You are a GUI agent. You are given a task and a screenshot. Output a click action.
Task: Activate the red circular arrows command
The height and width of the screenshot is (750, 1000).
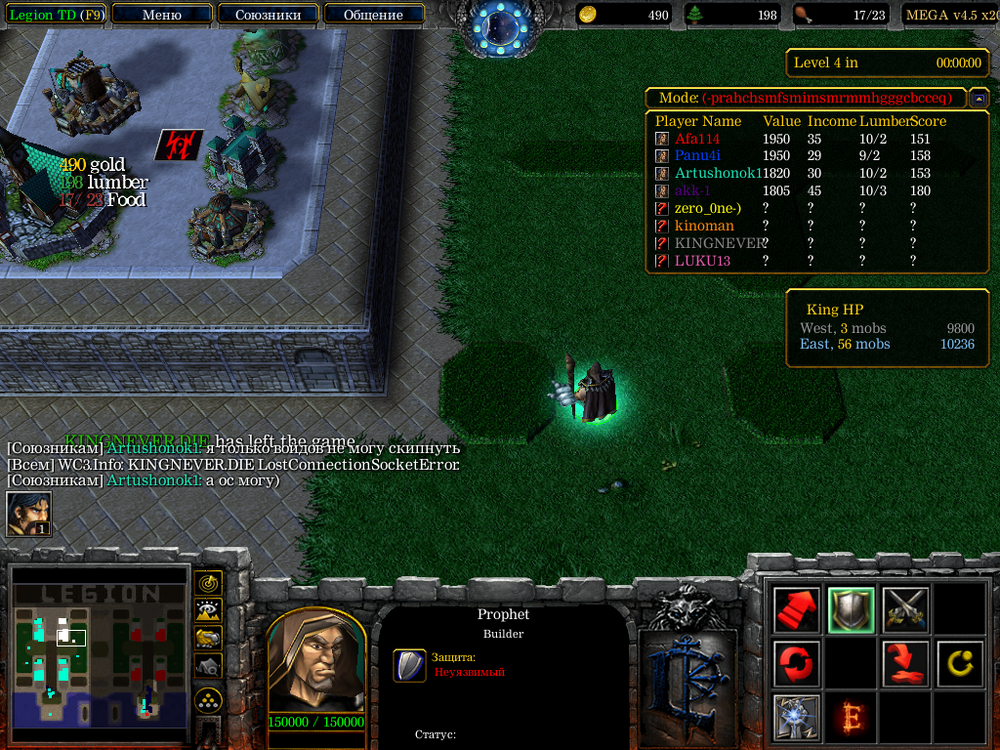click(x=797, y=664)
